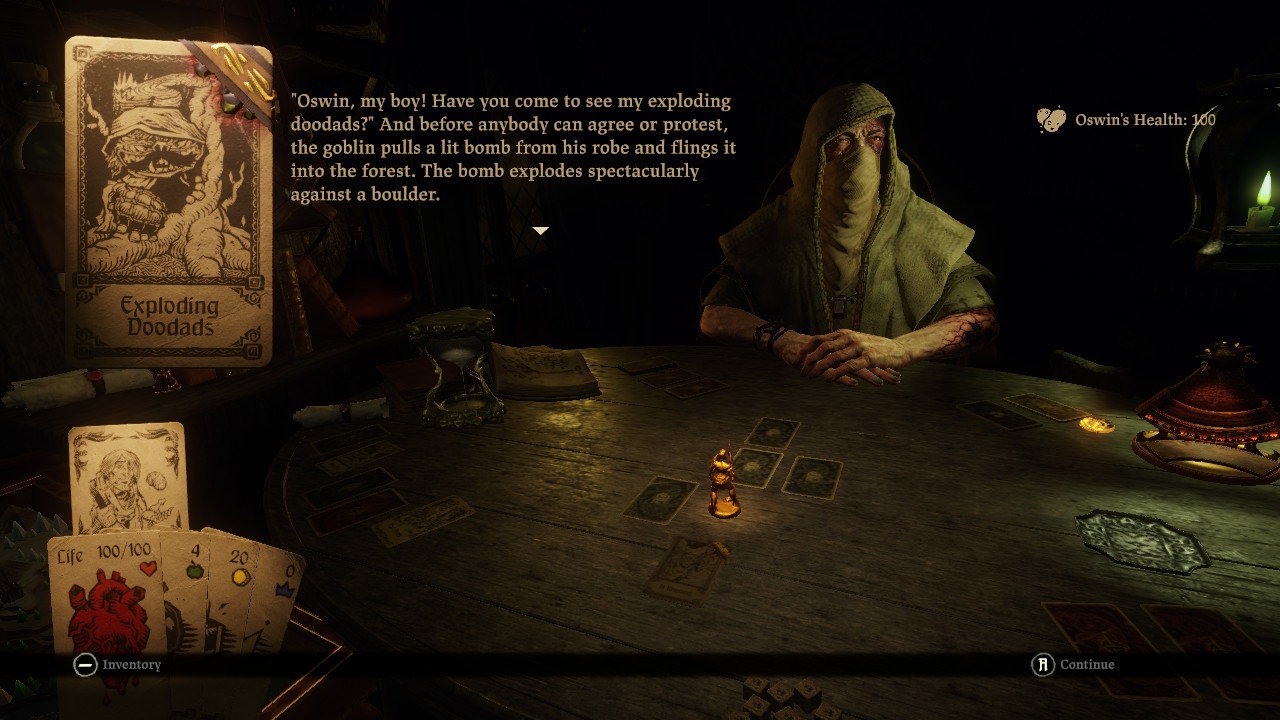Select the player character portrait card
This screenshot has height=720, width=1280.
[x=128, y=478]
